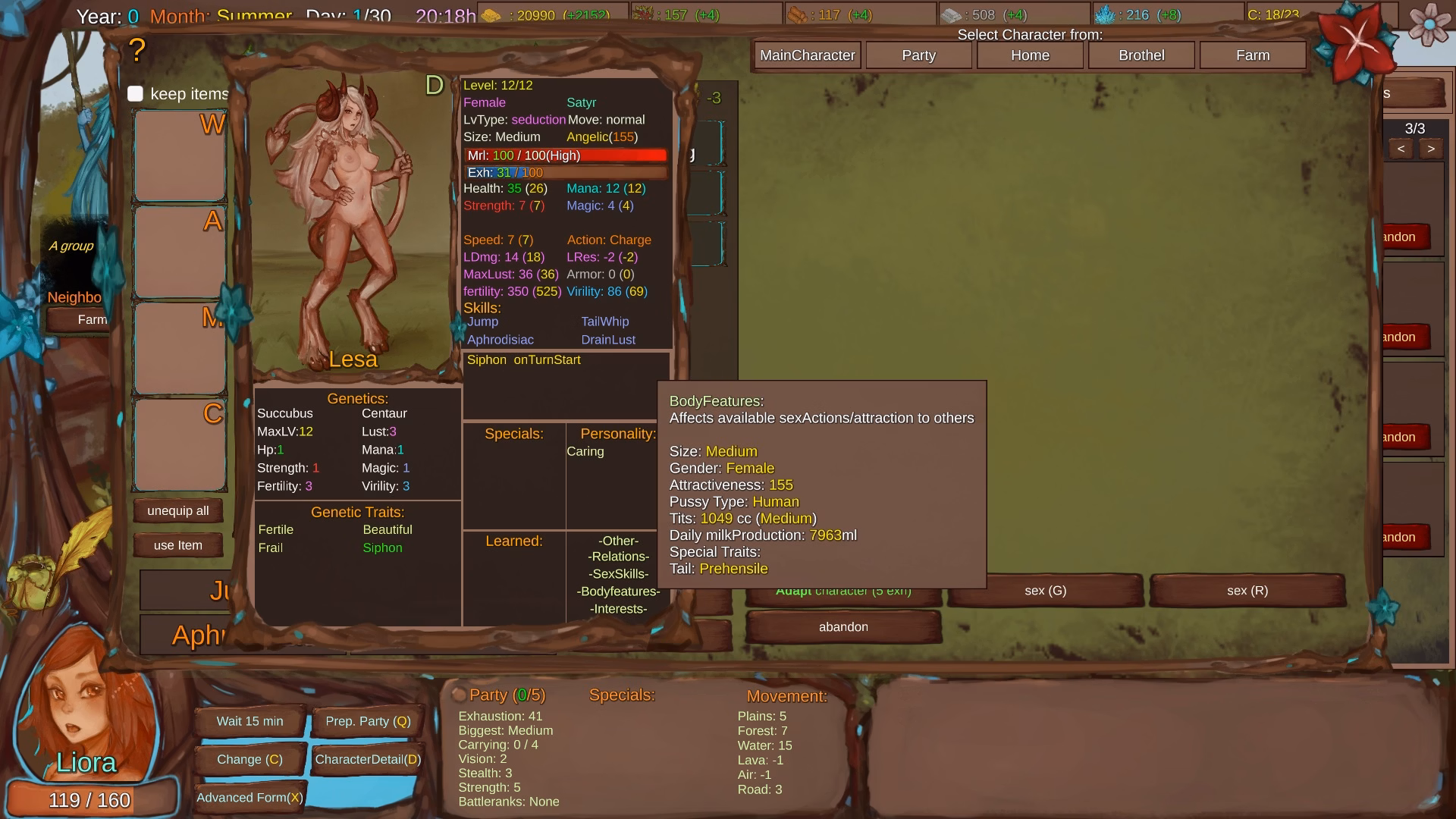
Task: Switch to the Farm tab
Action: tap(1252, 55)
